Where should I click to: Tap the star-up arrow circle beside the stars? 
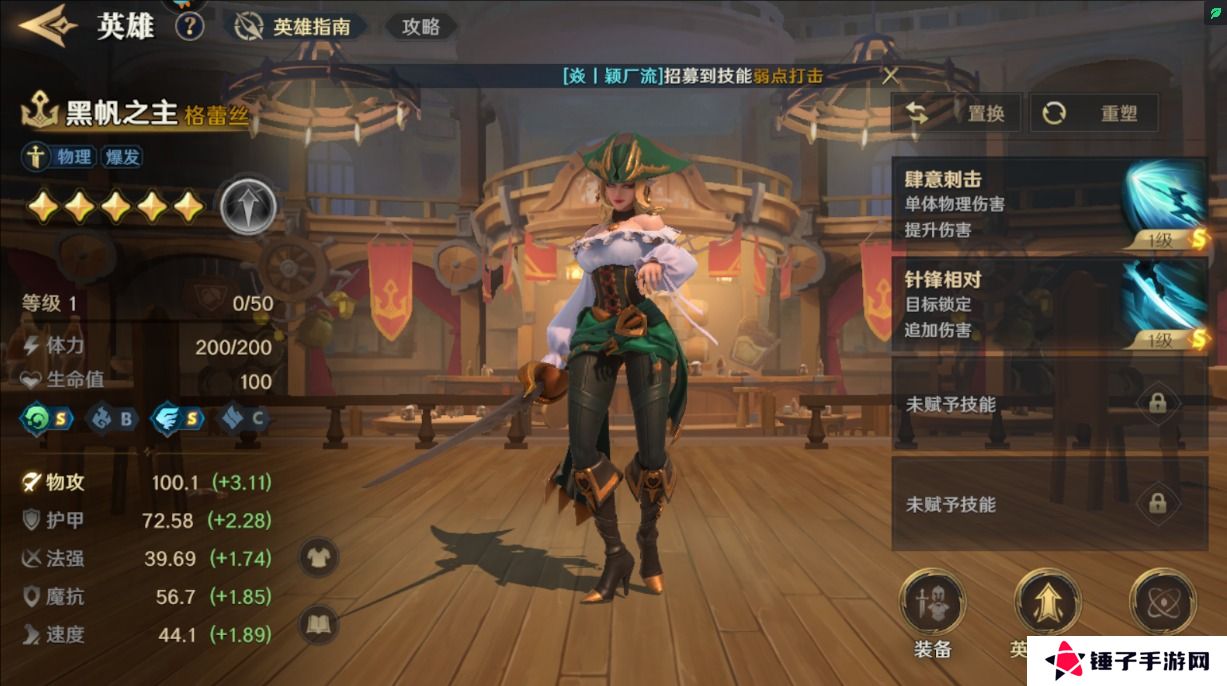(x=248, y=207)
